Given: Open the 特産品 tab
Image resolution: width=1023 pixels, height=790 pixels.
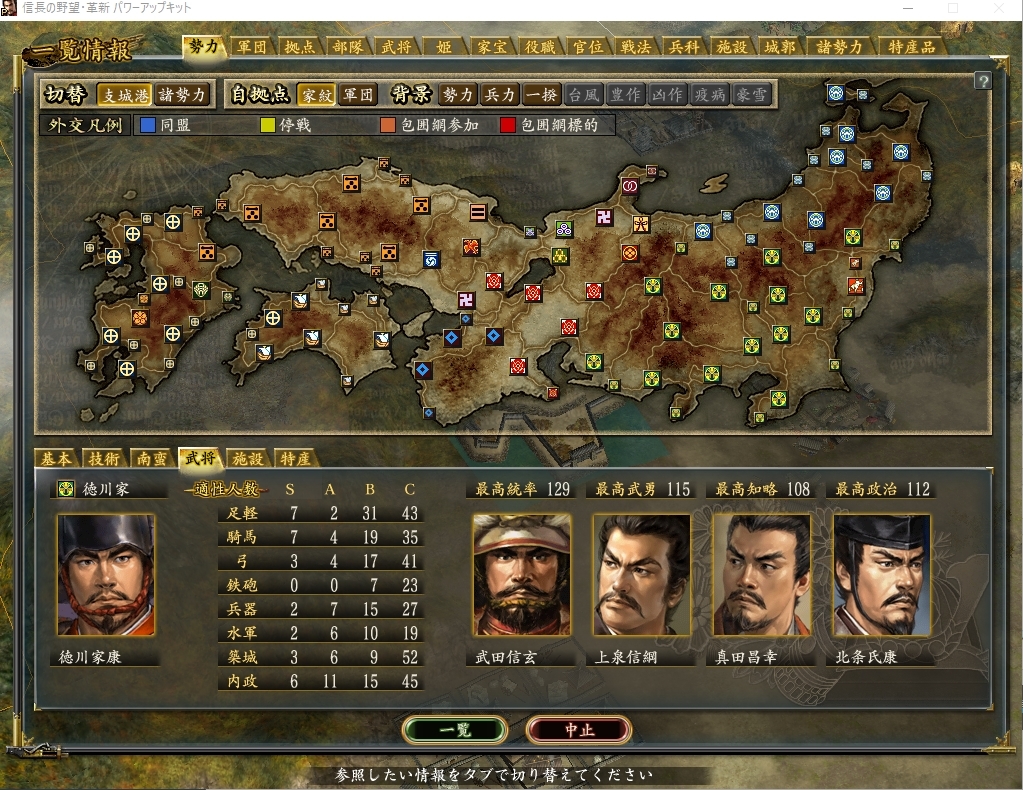Looking at the screenshot, I should click(911, 47).
